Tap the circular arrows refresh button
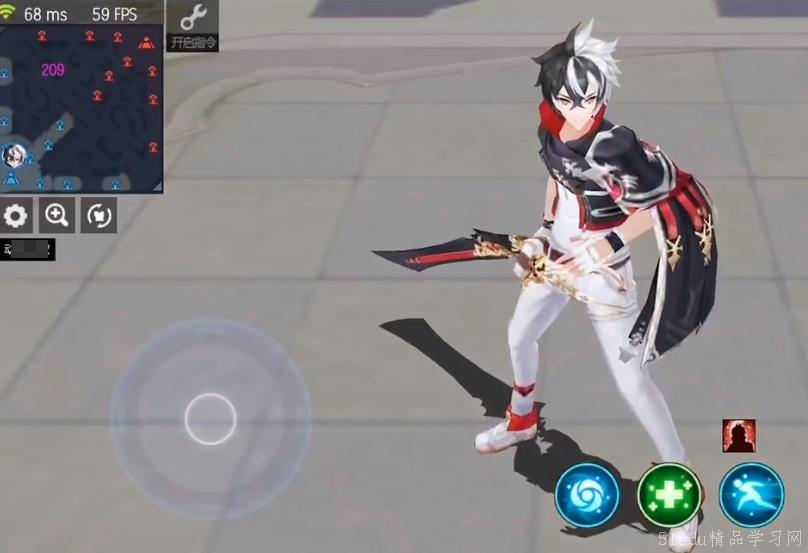 98,214
